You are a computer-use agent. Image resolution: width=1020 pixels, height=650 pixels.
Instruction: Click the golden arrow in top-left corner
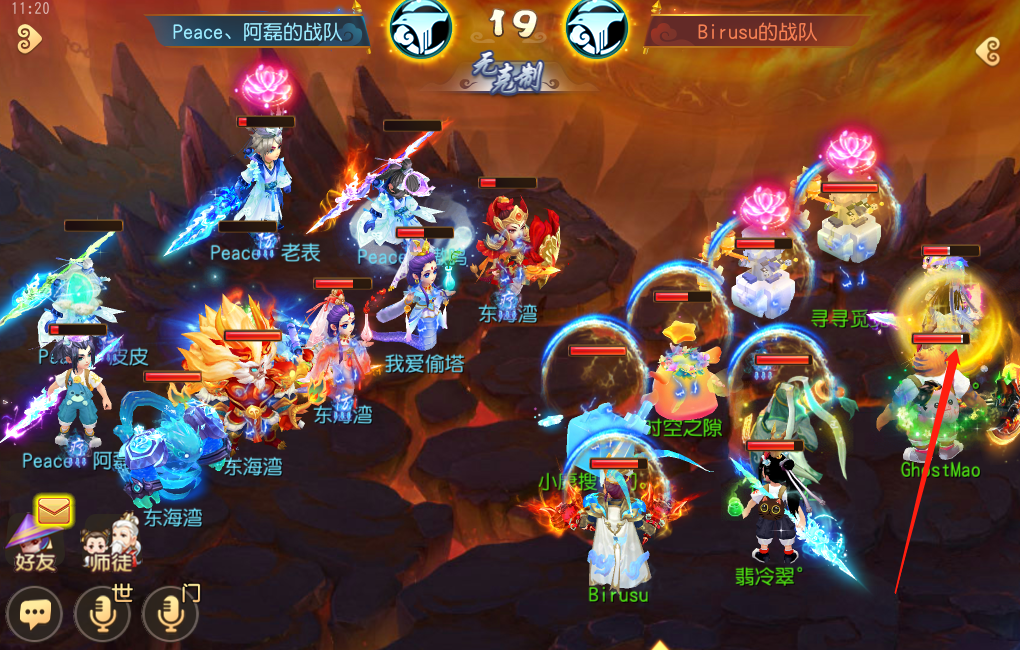28,40
